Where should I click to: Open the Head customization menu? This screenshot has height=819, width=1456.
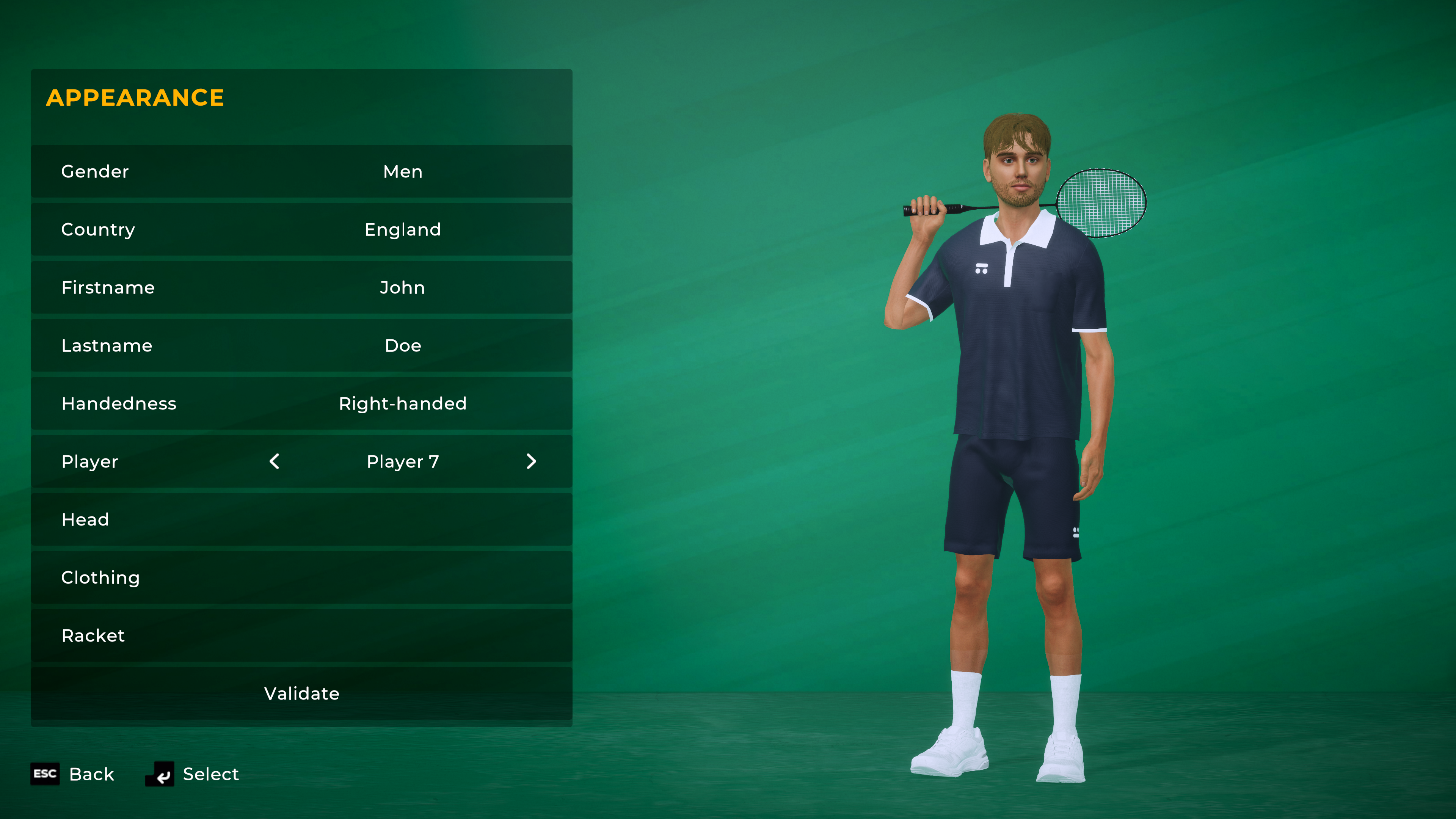coord(301,519)
